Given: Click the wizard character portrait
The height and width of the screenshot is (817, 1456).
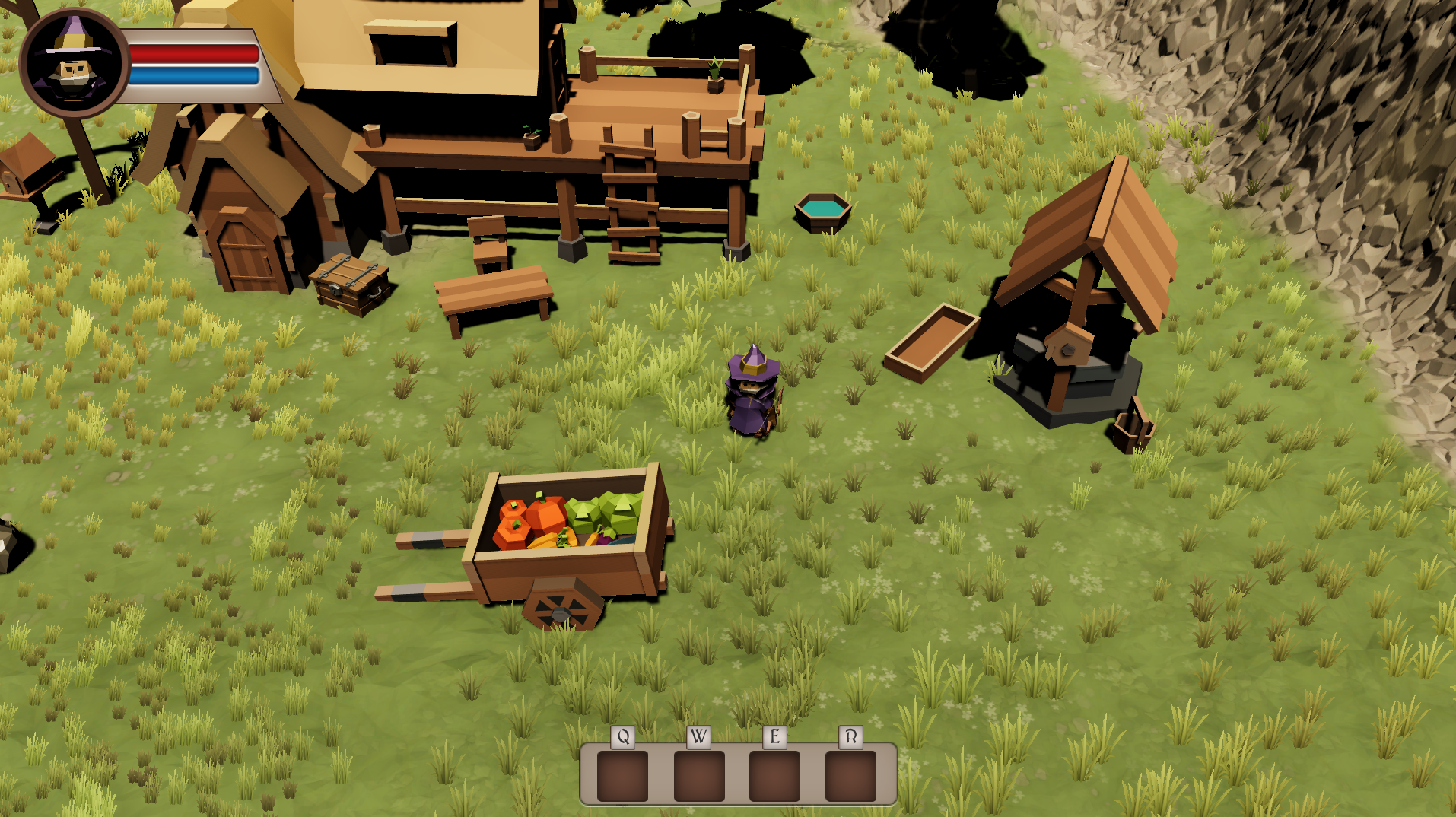Looking at the screenshot, I should tap(74, 64).
